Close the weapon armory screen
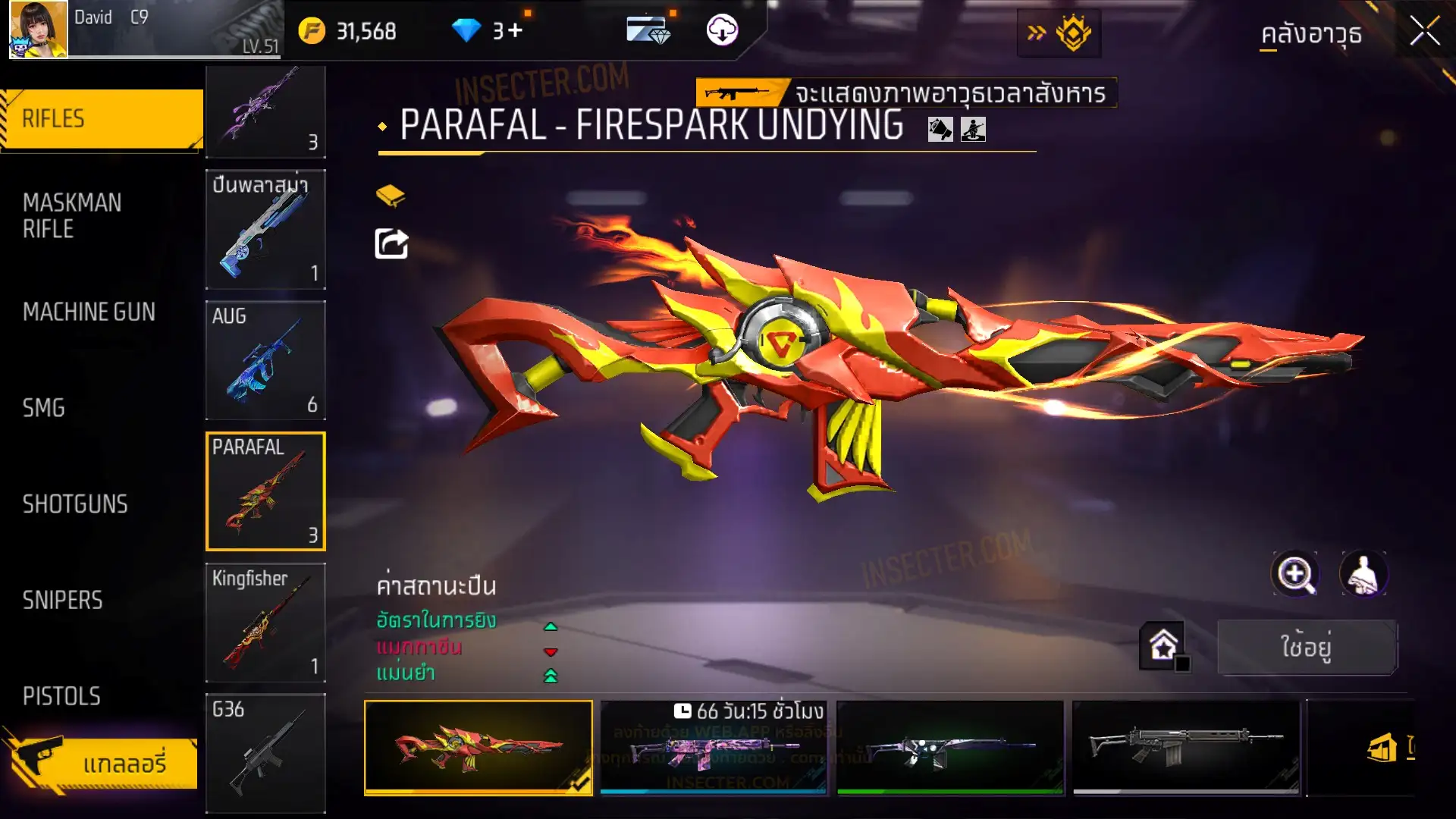 pos(1424,32)
